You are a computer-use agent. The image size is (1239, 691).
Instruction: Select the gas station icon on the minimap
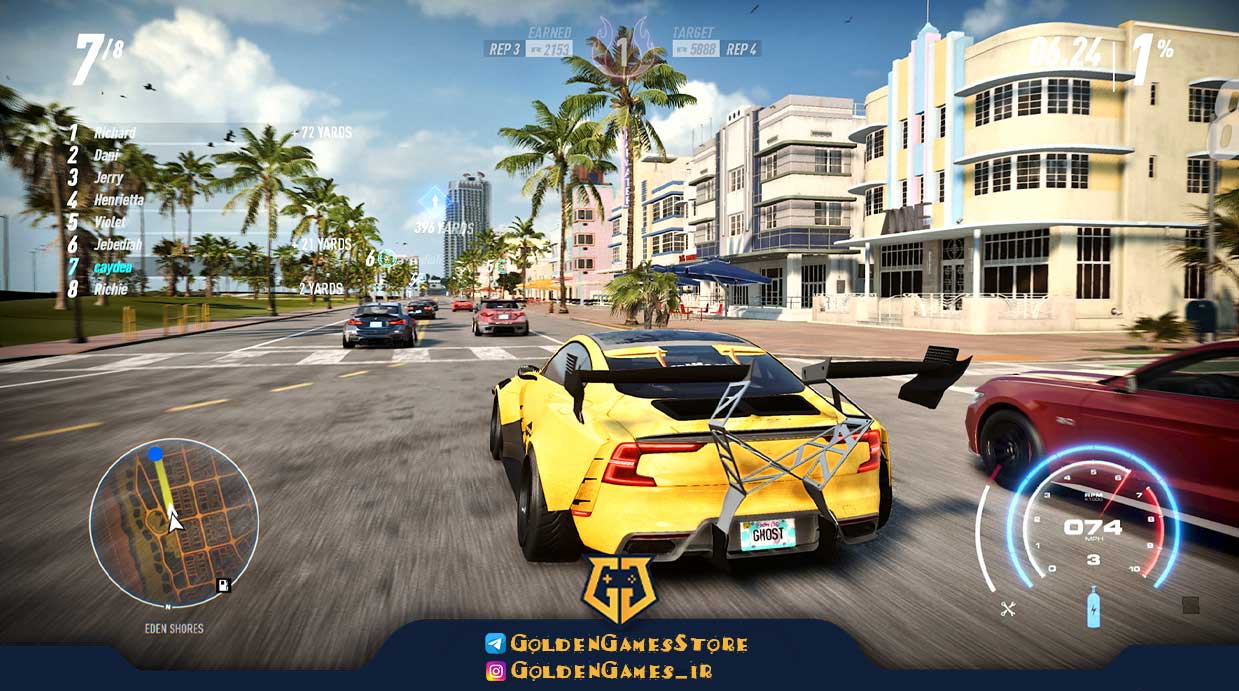[x=223, y=585]
